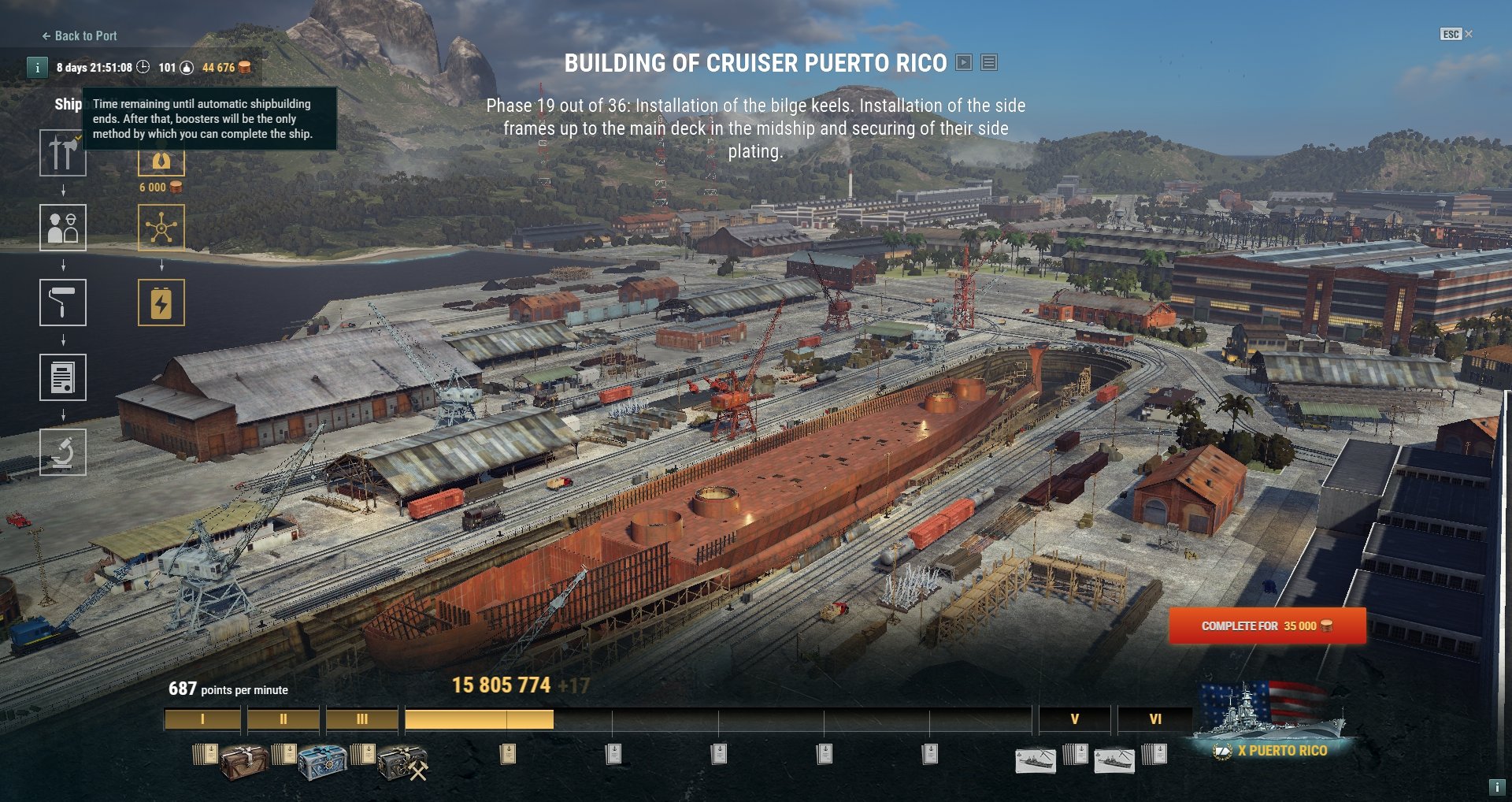
Task: Select the microscope booster
Action: pos(63,452)
